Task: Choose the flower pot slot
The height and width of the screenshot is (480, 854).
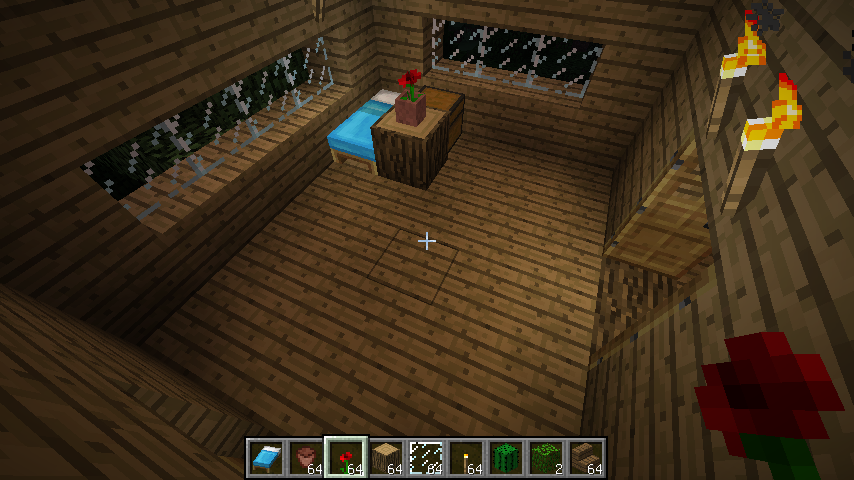Action: click(x=306, y=458)
